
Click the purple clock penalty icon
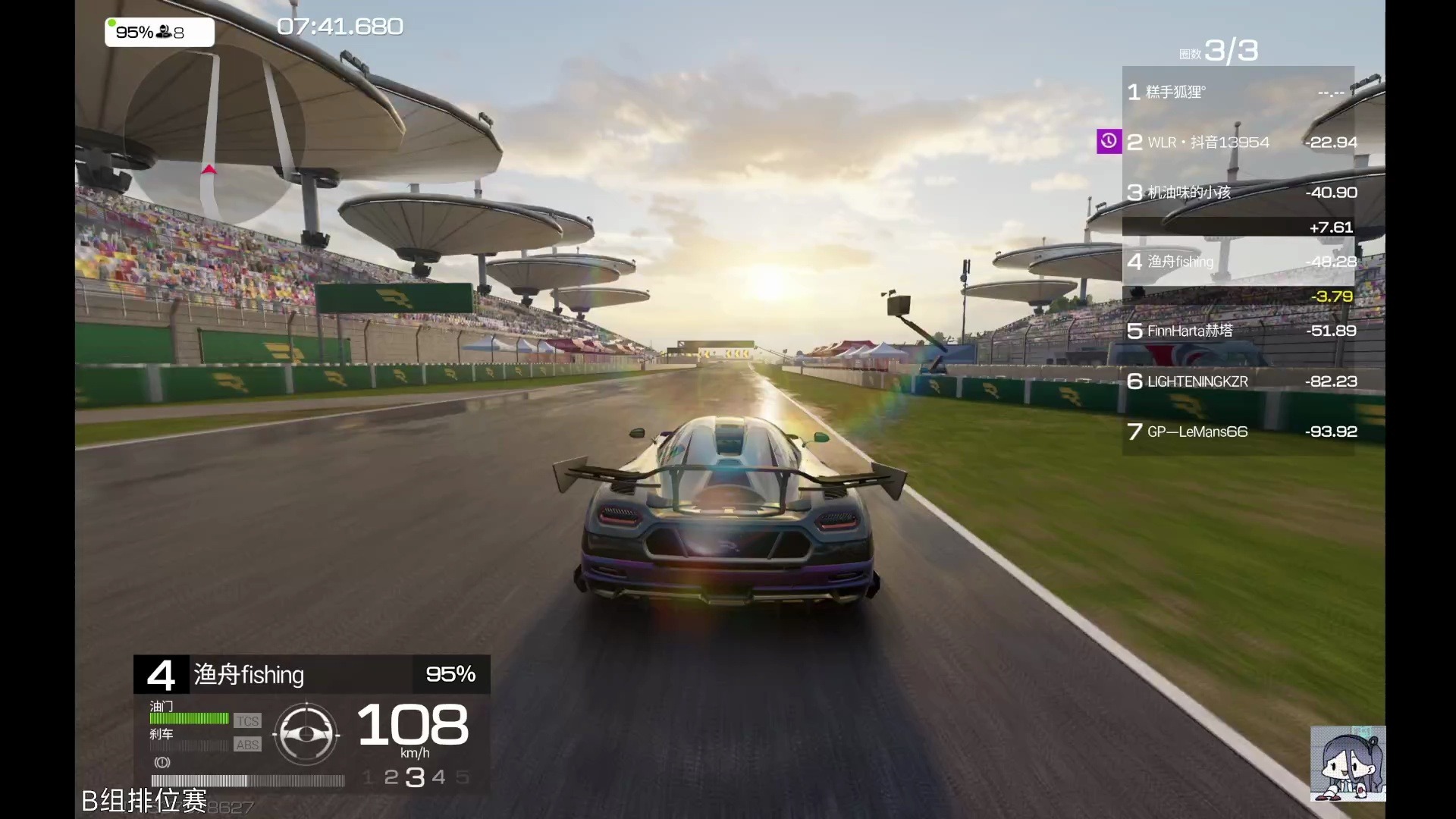pyautogui.click(x=1109, y=141)
